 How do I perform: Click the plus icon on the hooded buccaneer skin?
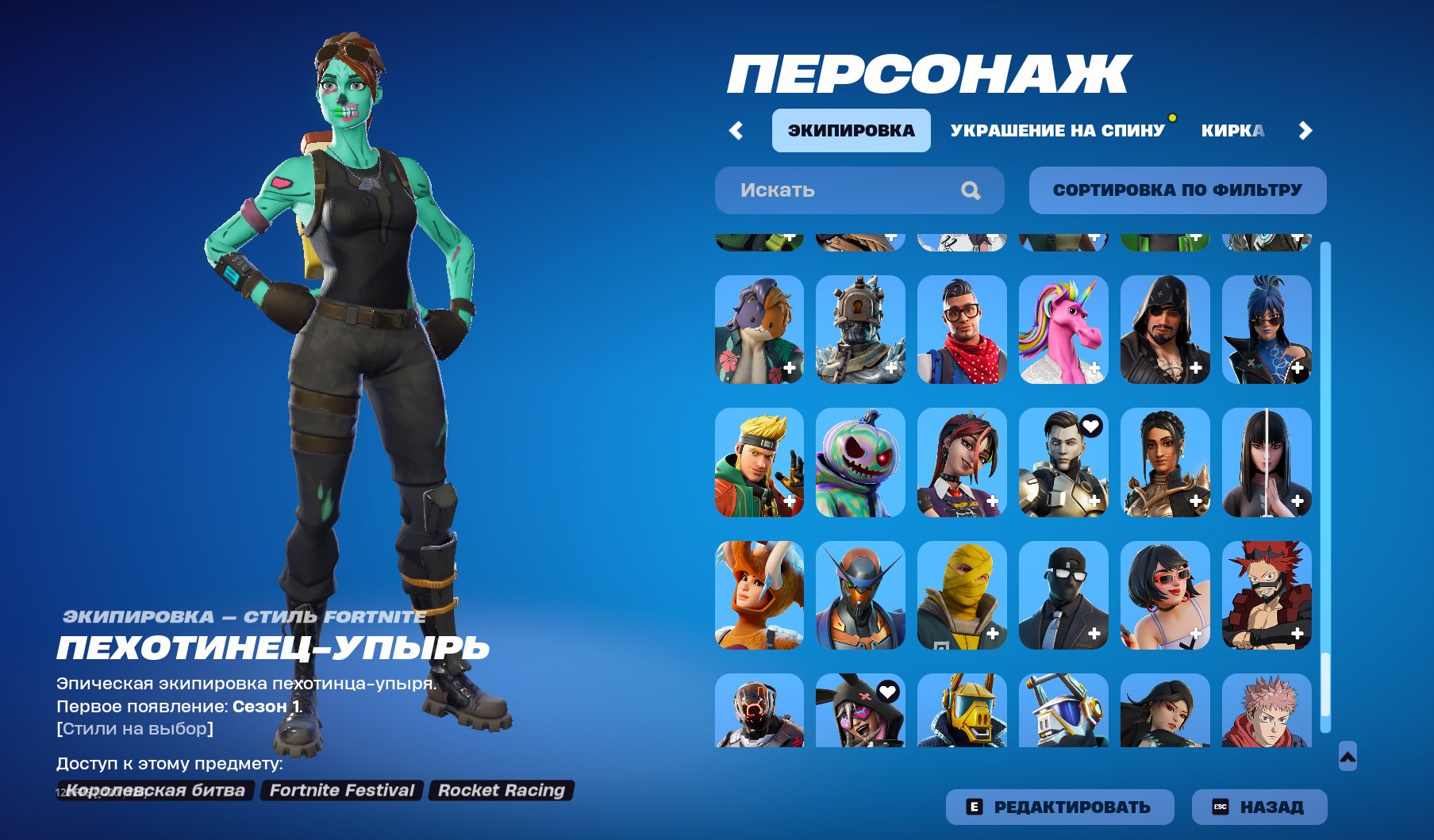coord(1195,366)
